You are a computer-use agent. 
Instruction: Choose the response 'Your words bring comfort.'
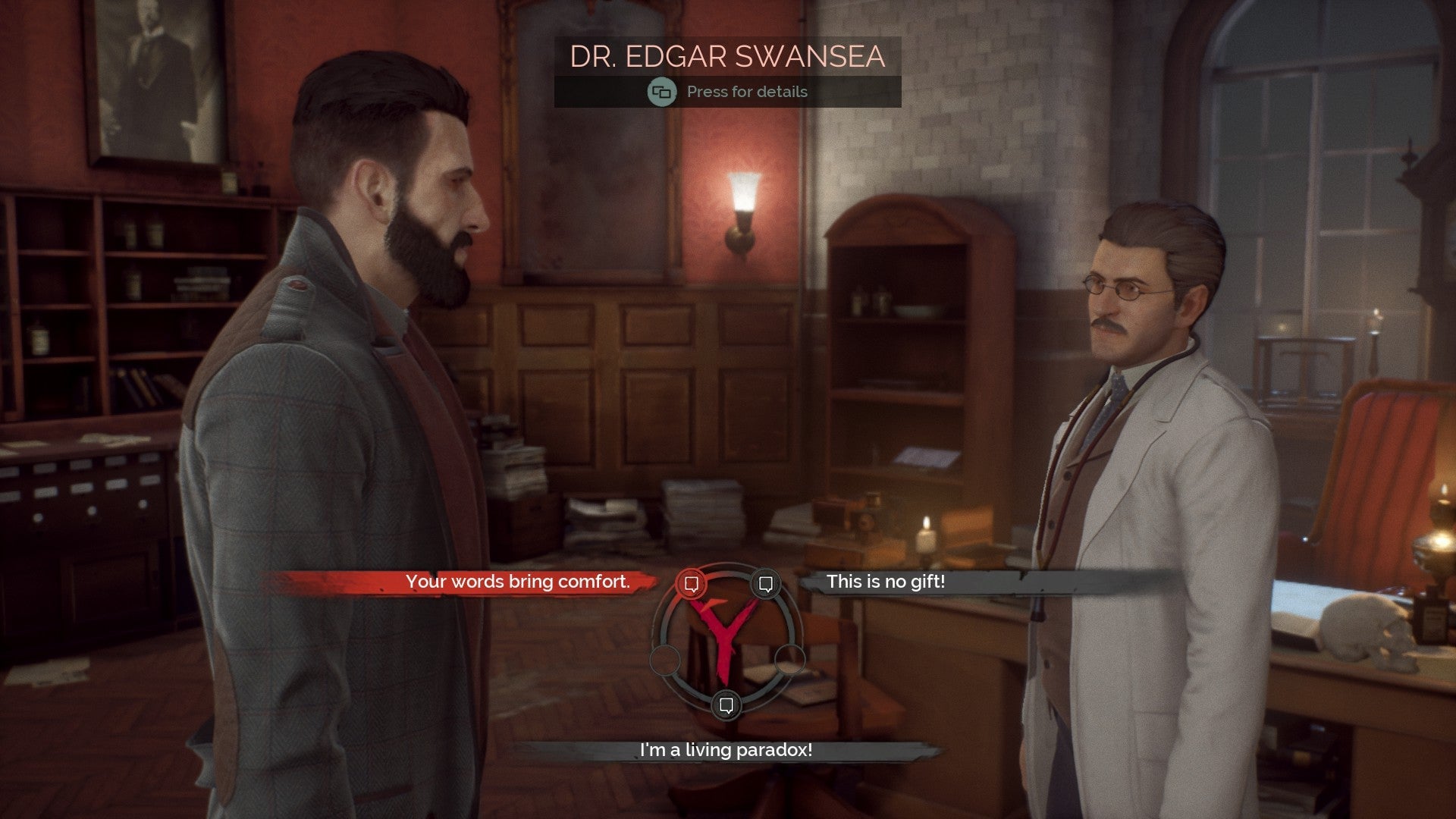click(519, 582)
